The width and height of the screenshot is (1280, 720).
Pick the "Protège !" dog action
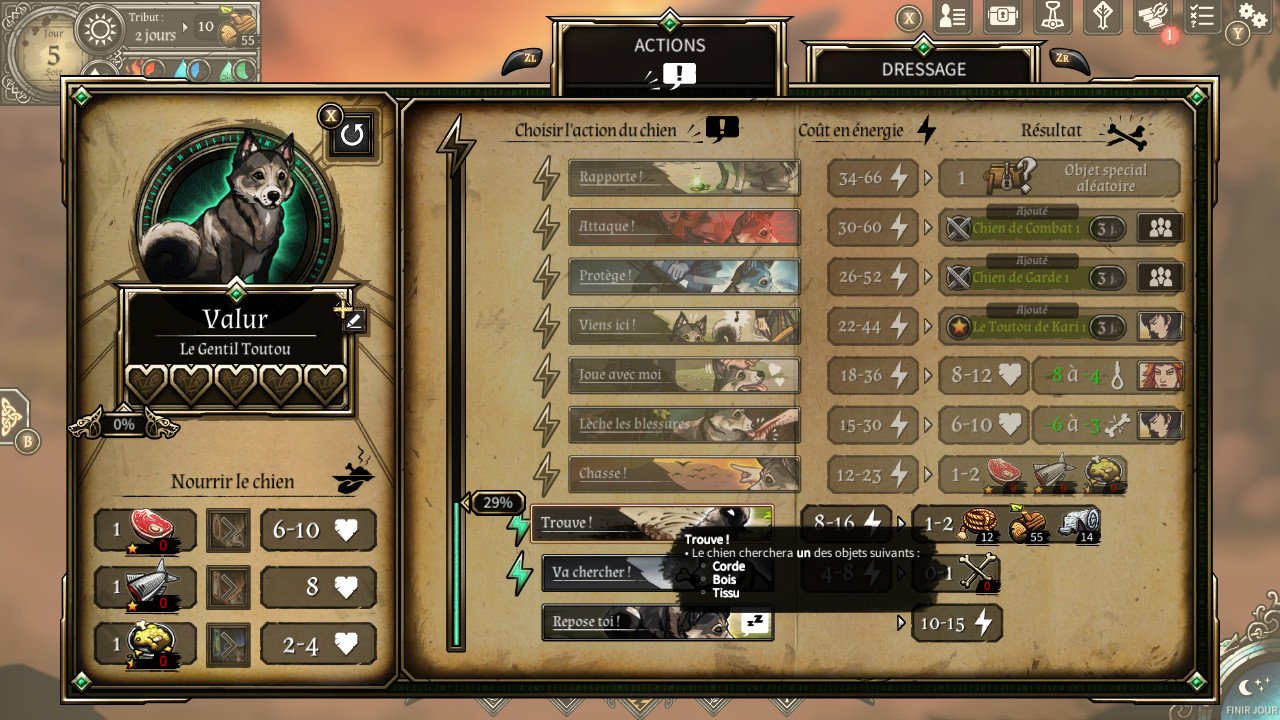click(684, 276)
